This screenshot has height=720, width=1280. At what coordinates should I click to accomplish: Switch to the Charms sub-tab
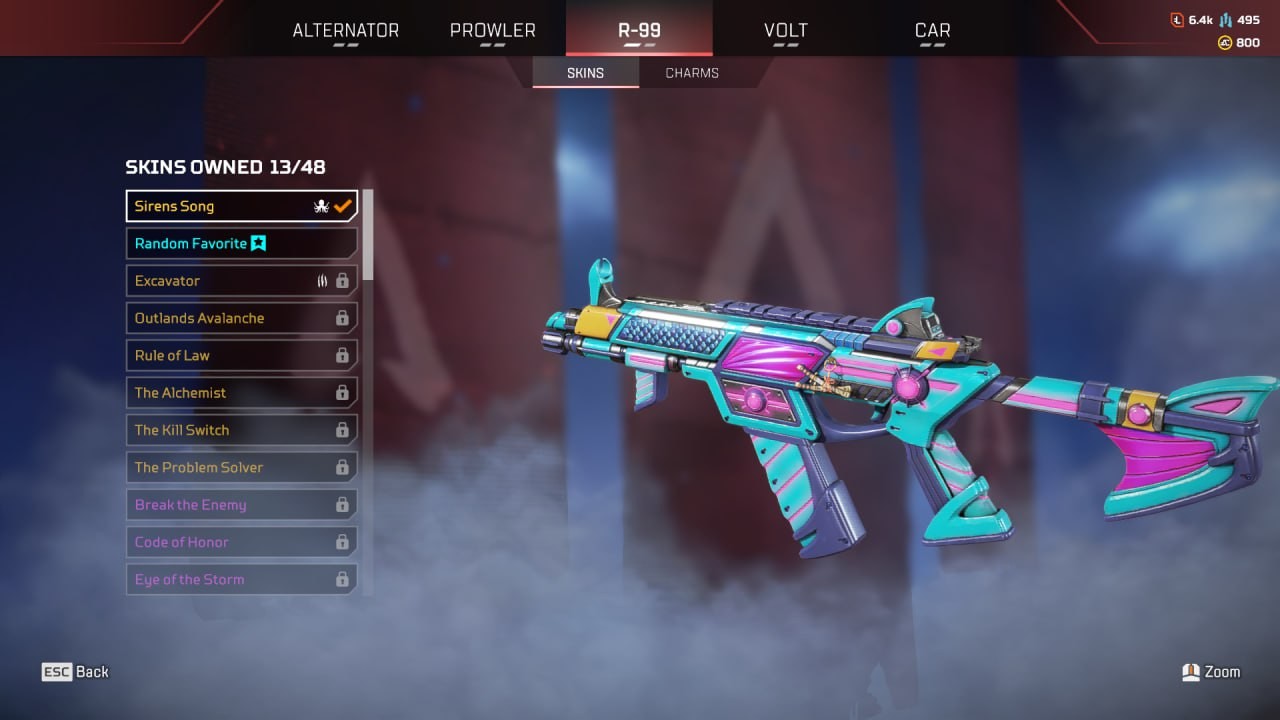(692, 73)
